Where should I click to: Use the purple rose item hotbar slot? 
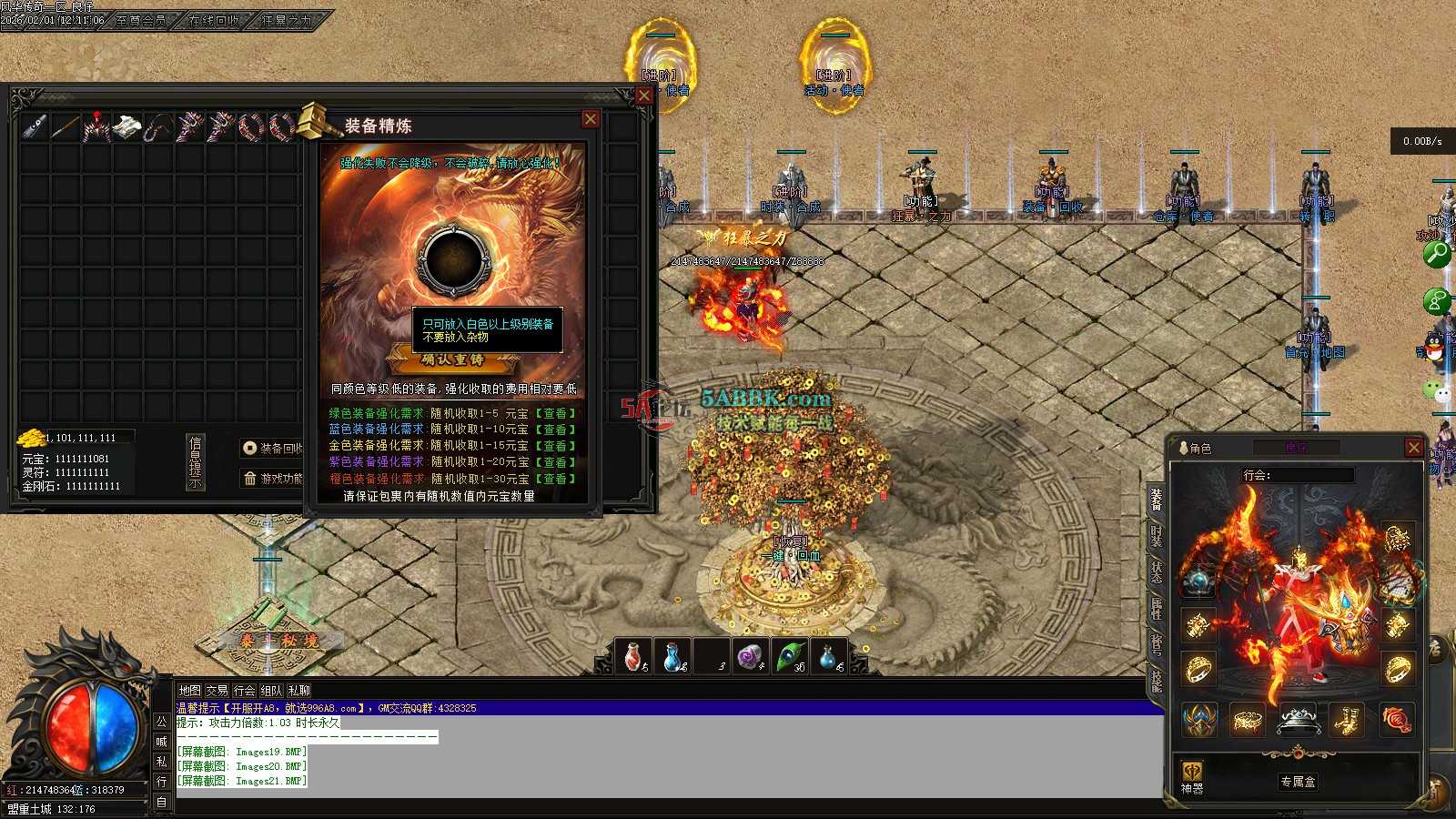pos(750,656)
